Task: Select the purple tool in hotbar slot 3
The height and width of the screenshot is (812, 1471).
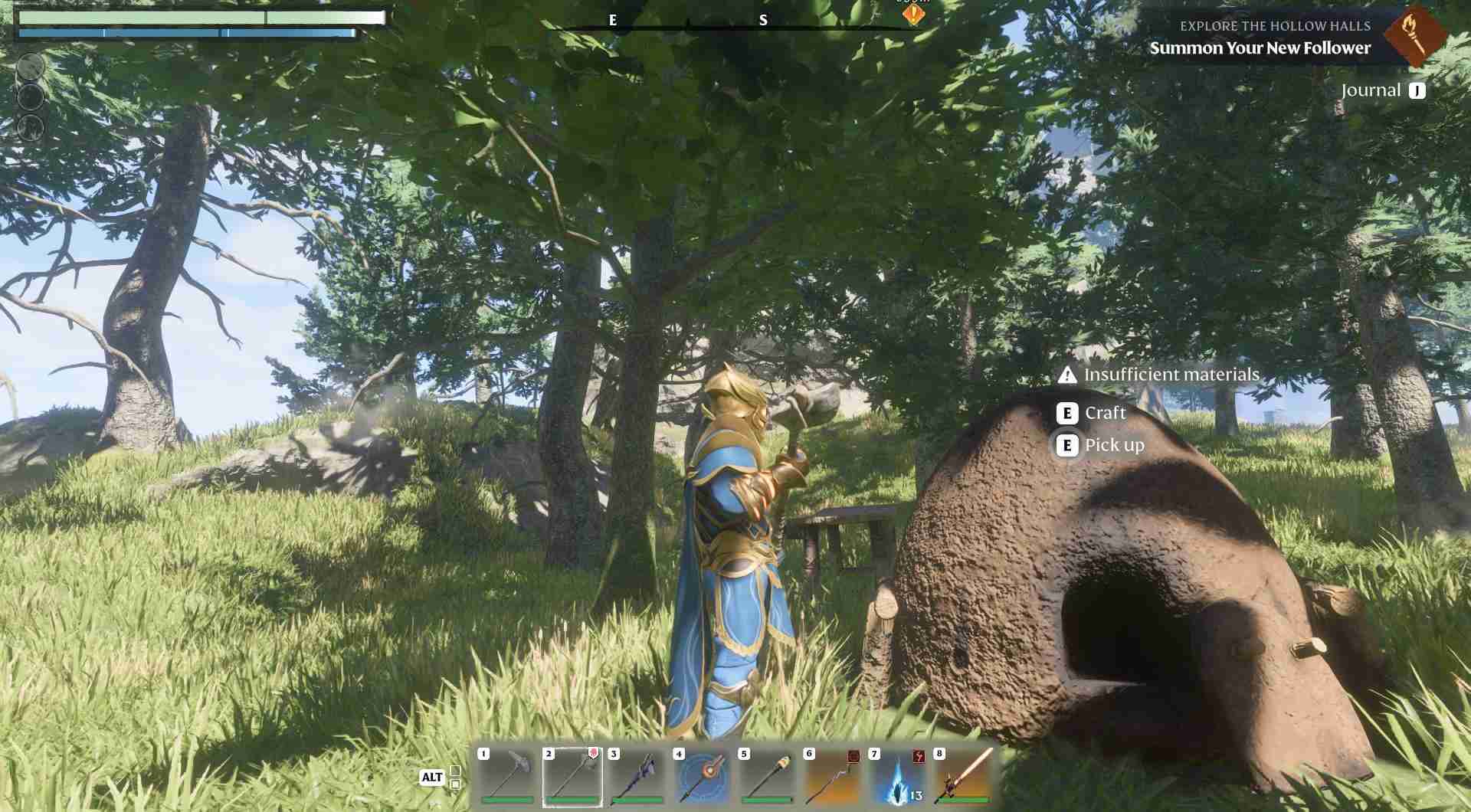Action: pyautogui.click(x=637, y=777)
